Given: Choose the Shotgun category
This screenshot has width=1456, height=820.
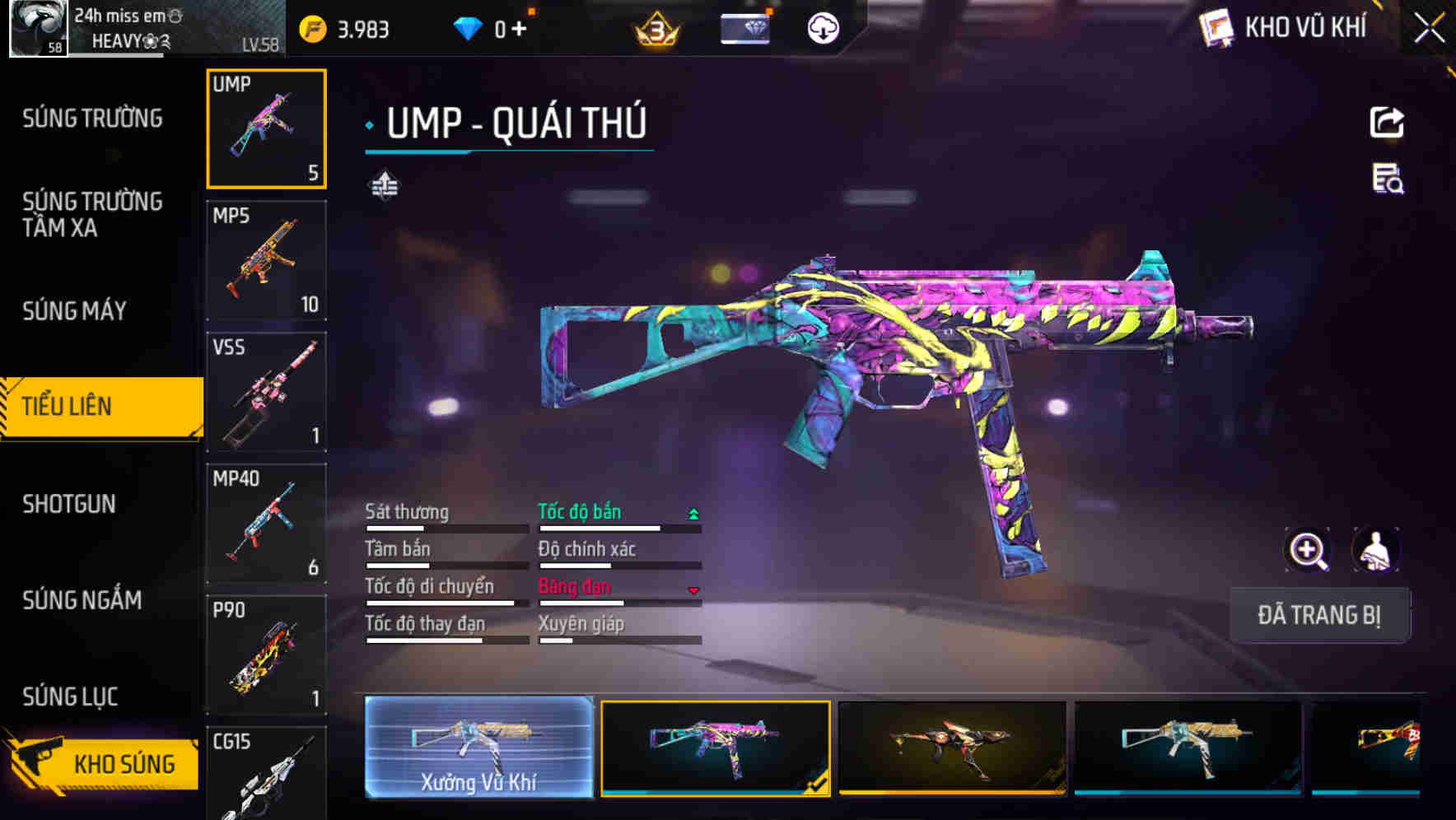Looking at the screenshot, I should 69,504.
